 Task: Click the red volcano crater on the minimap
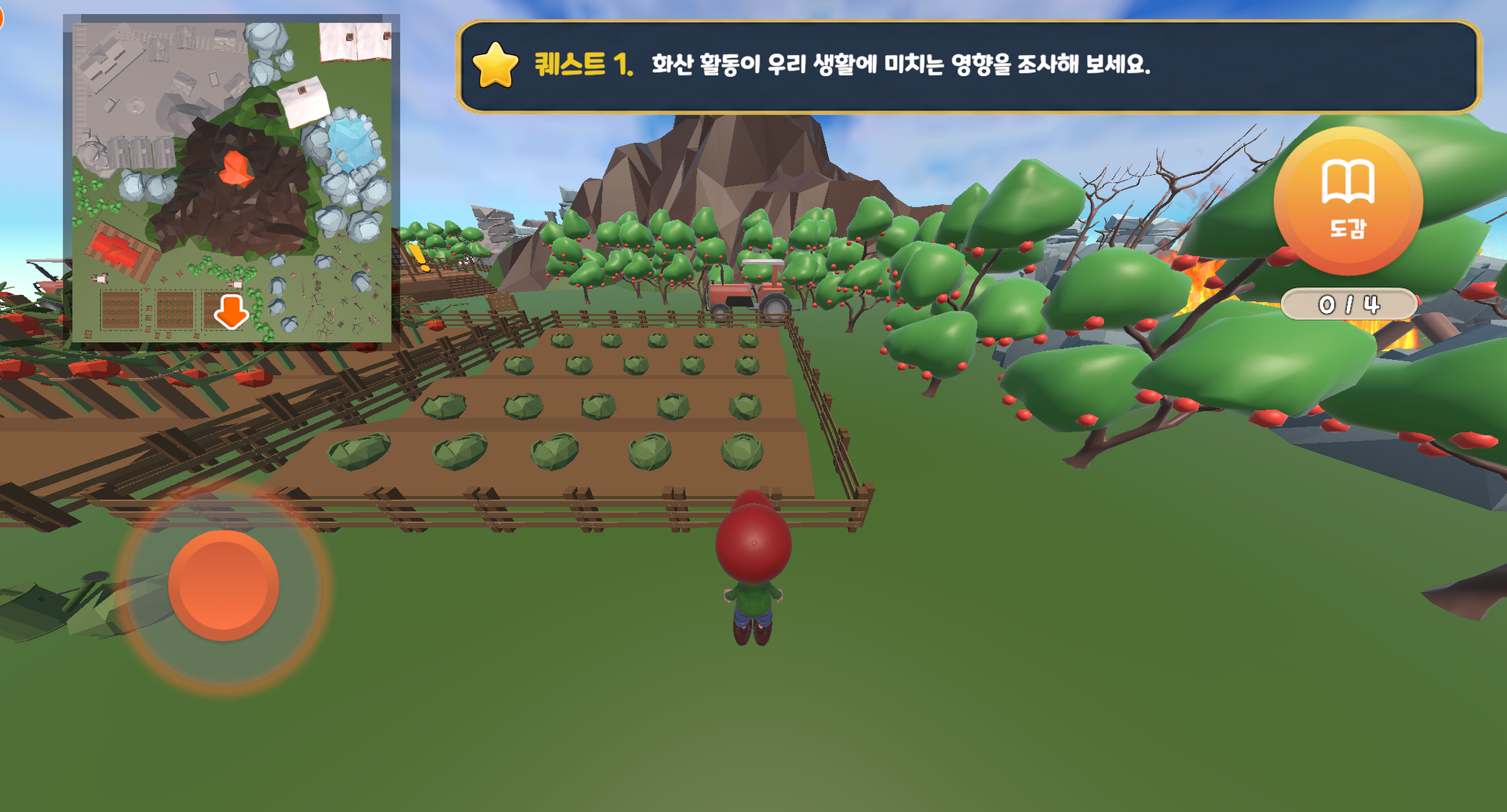click(x=235, y=166)
